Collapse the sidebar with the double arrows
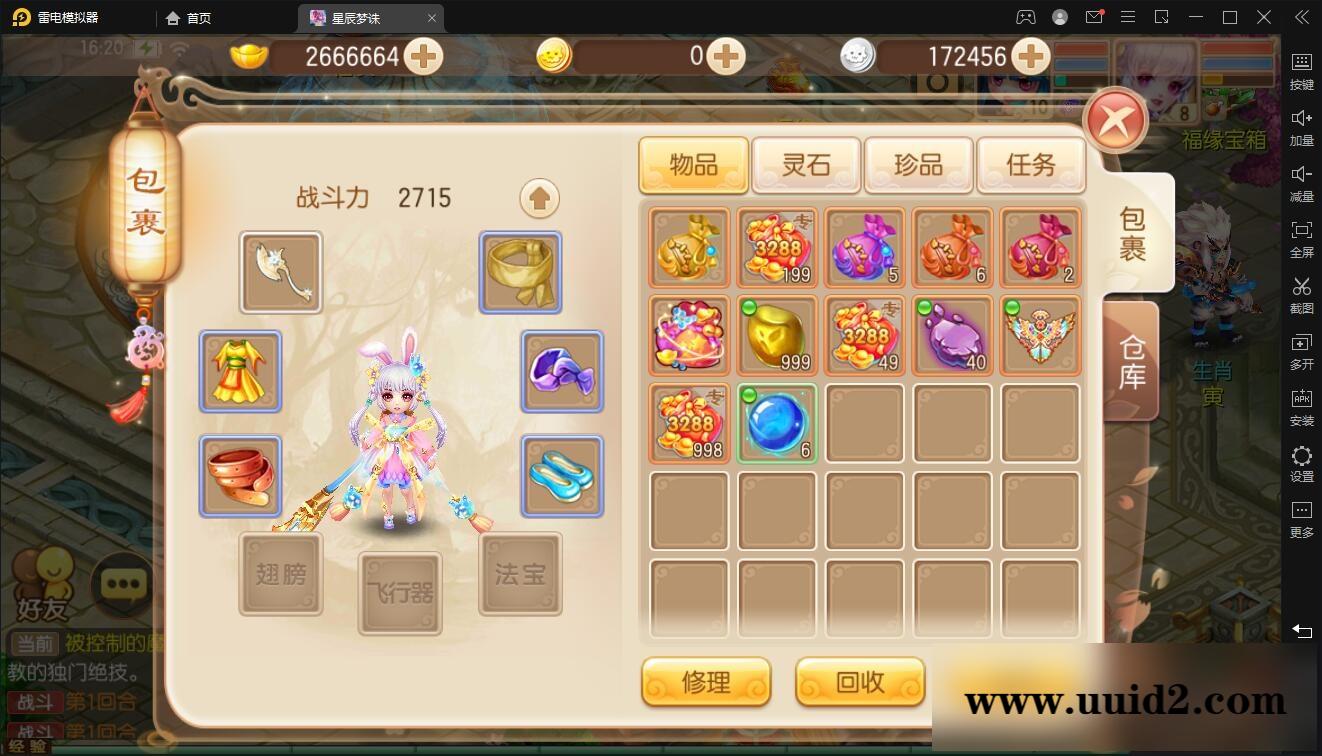This screenshot has height=756, width=1322. (x=1301, y=17)
